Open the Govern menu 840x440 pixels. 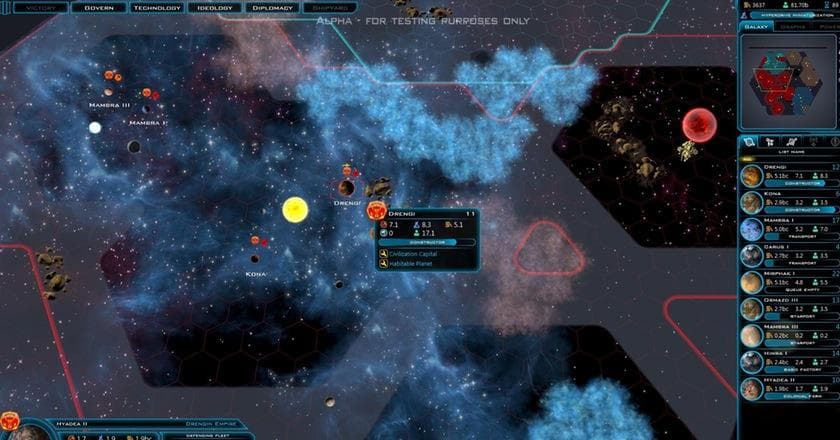pyautogui.click(x=98, y=6)
